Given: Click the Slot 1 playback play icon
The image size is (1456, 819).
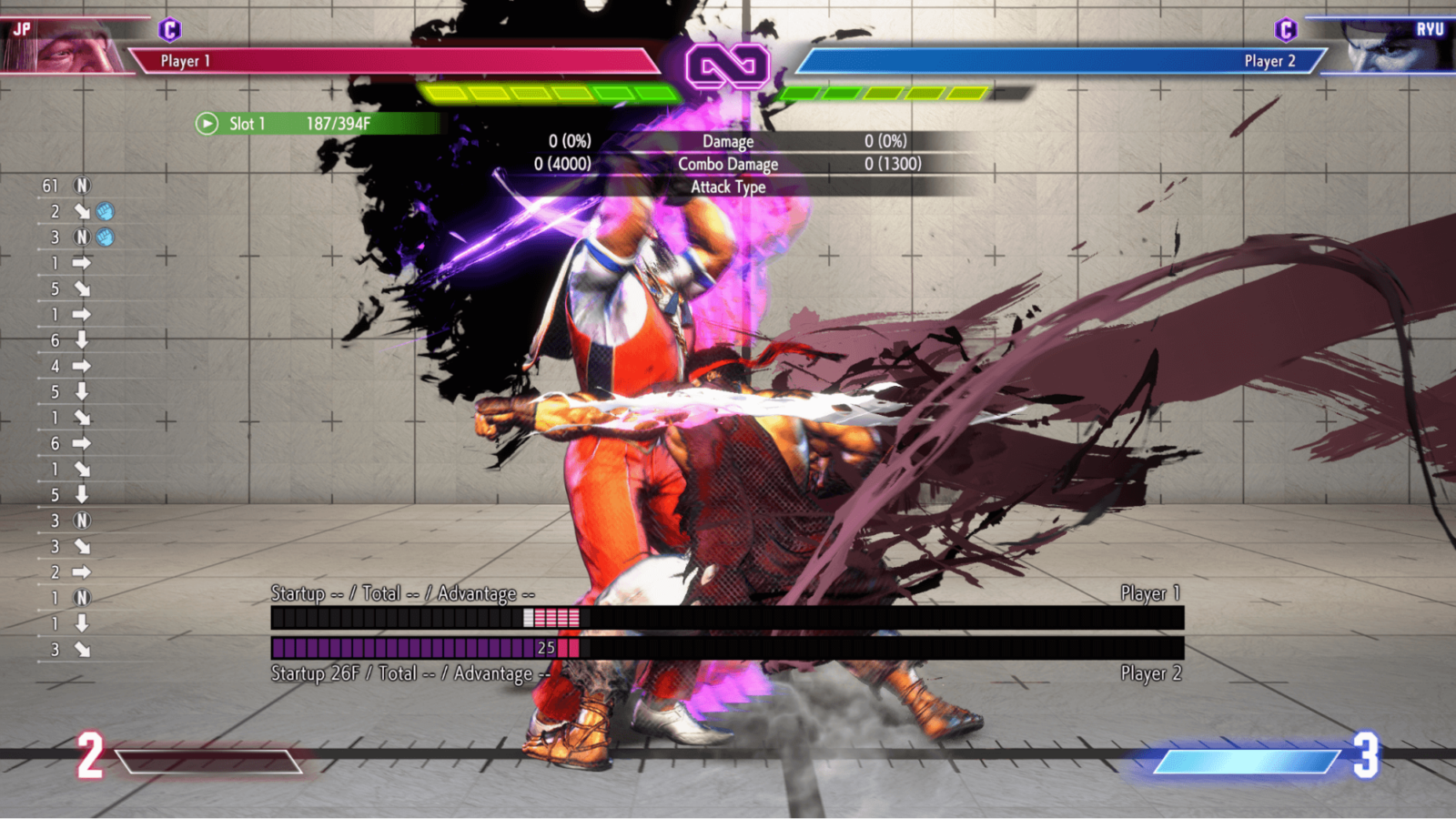Looking at the screenshot, I should (207, 123).
